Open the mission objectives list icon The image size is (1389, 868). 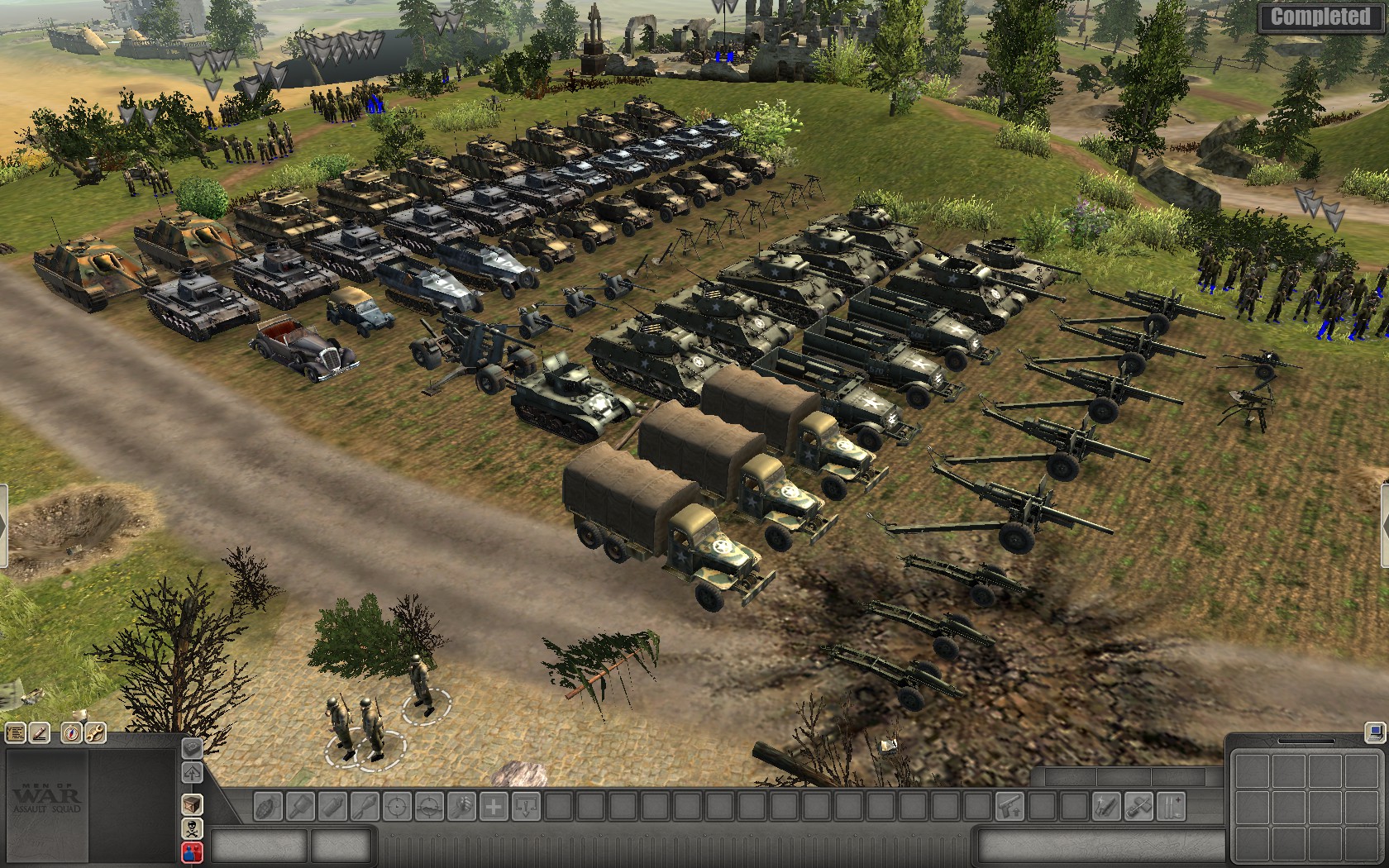click(16, 732)
